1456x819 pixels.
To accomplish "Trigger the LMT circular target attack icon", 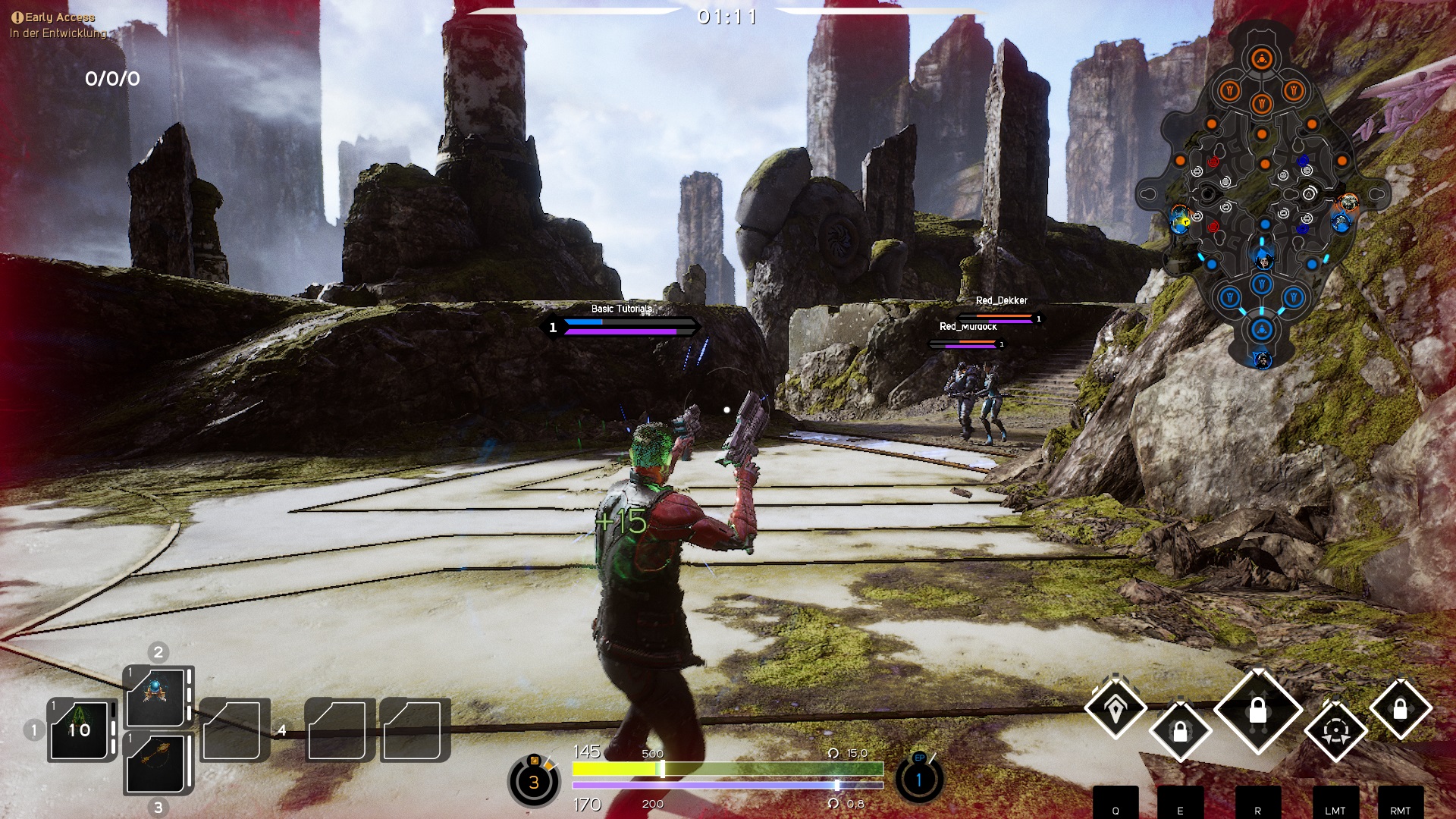I will tap(1335, 731).
